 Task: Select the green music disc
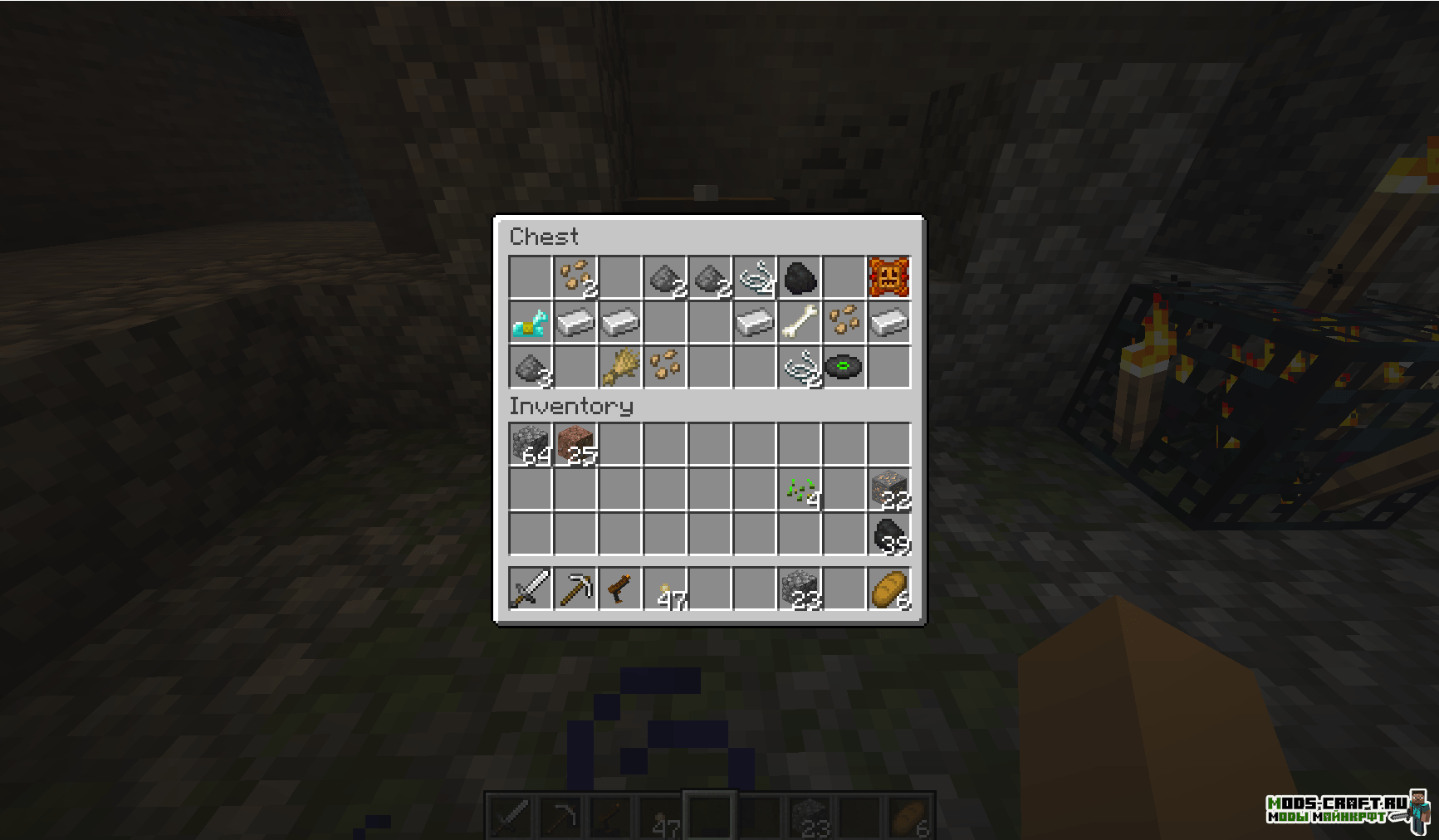tap(844, 367)
